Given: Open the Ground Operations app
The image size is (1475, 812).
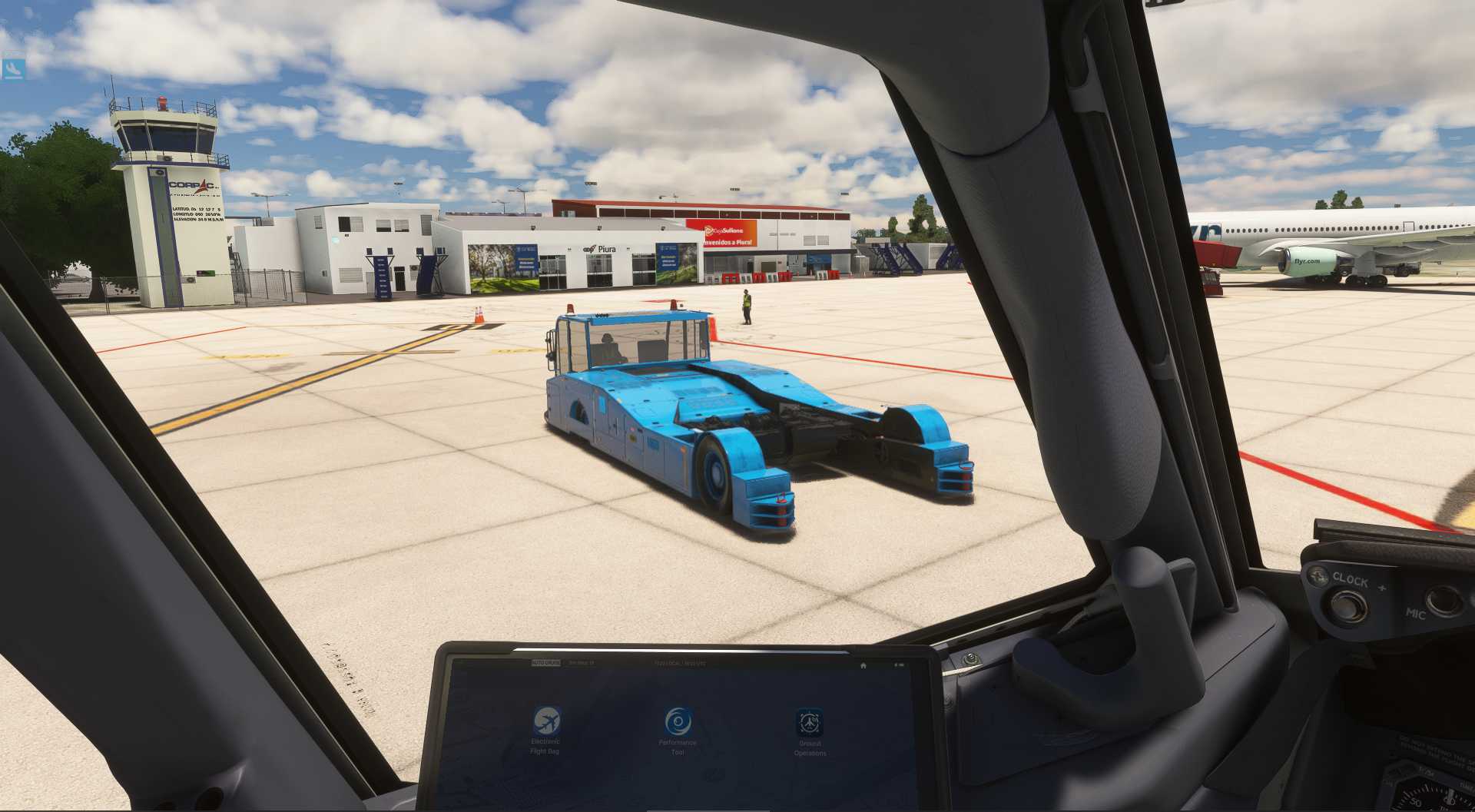Looking at the screenshot, I should click(809, 724).
